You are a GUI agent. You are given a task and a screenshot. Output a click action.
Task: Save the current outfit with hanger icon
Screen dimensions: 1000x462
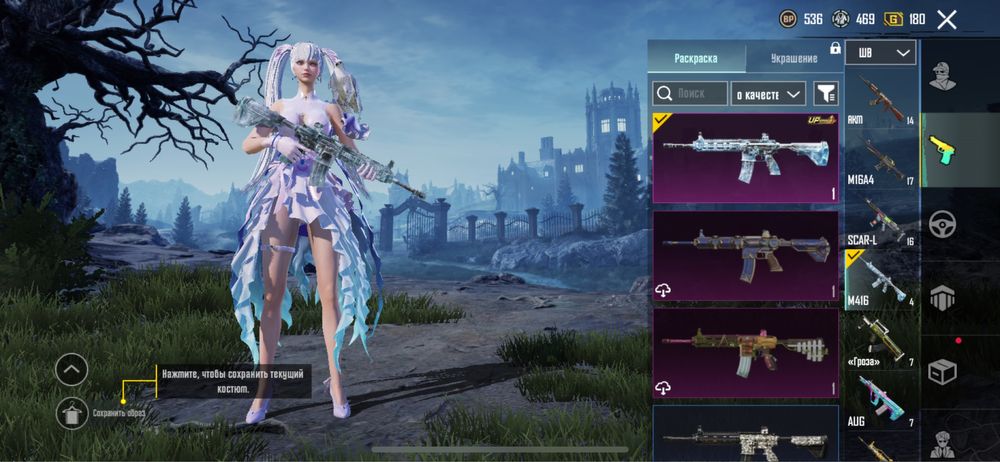pos(71,411)
